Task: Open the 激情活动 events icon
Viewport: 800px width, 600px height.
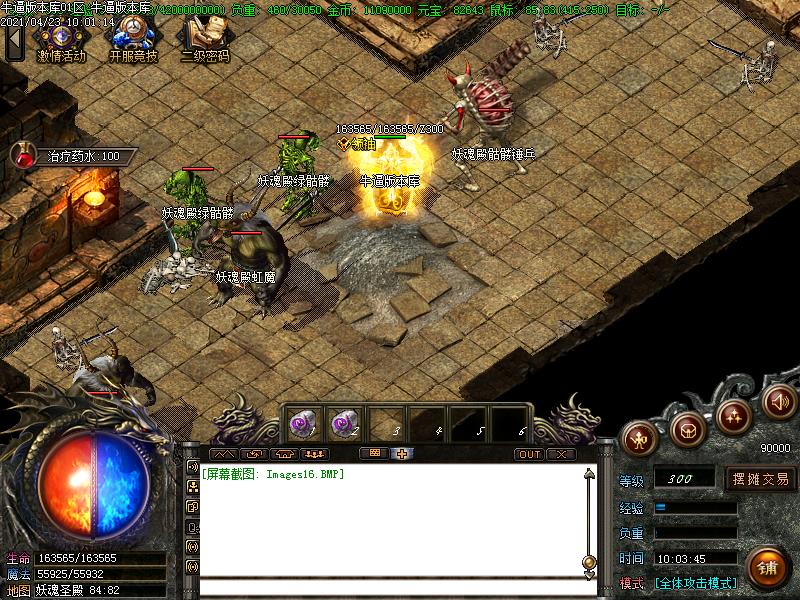Action: [x=62, y=36]
